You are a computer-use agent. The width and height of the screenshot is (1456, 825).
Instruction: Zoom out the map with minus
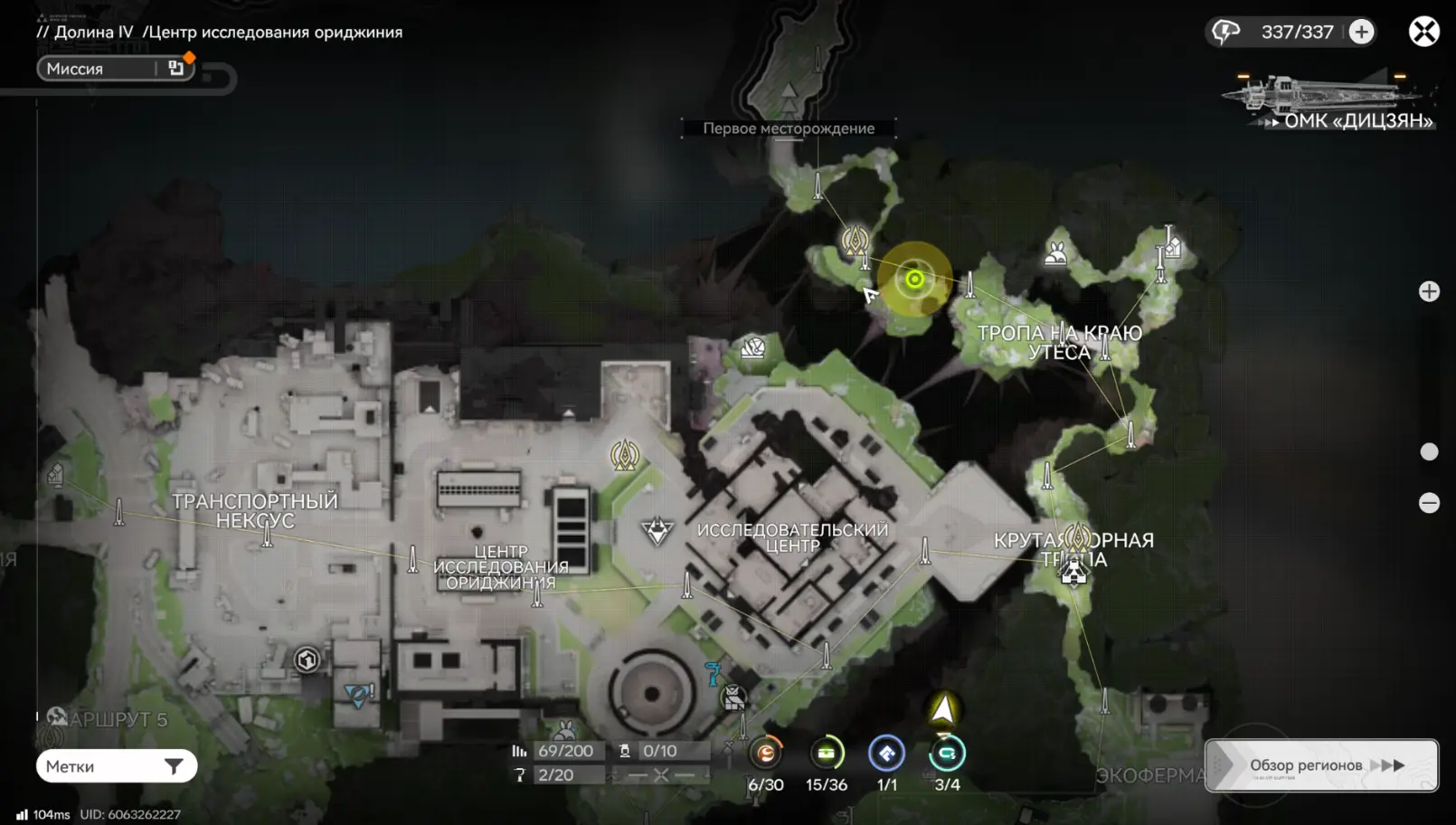click(x=1429, y=503)
